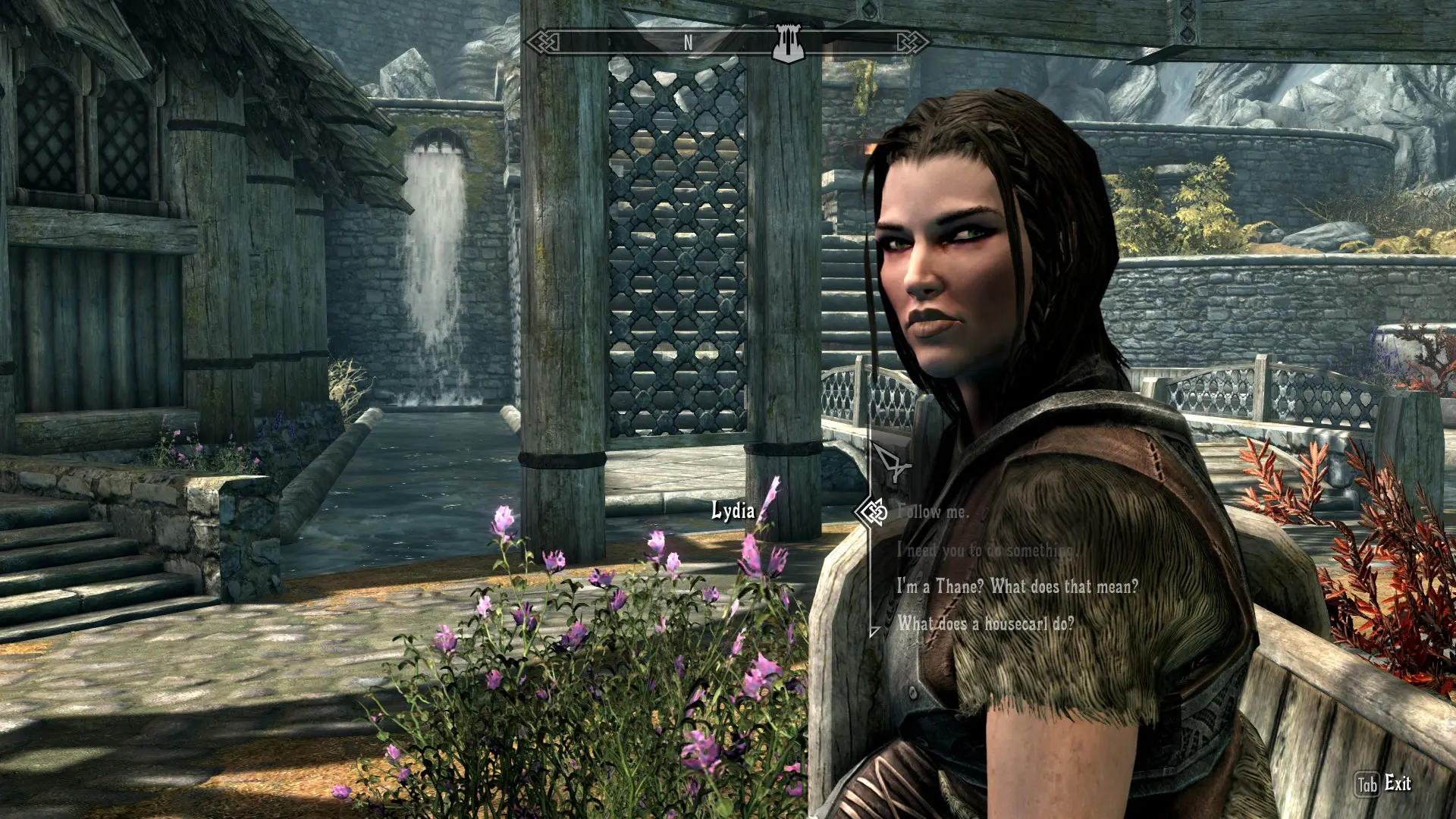Choose the "Follow me." dialogue option
This screenshot has width=1456, height=819.
tap(933, 512)
